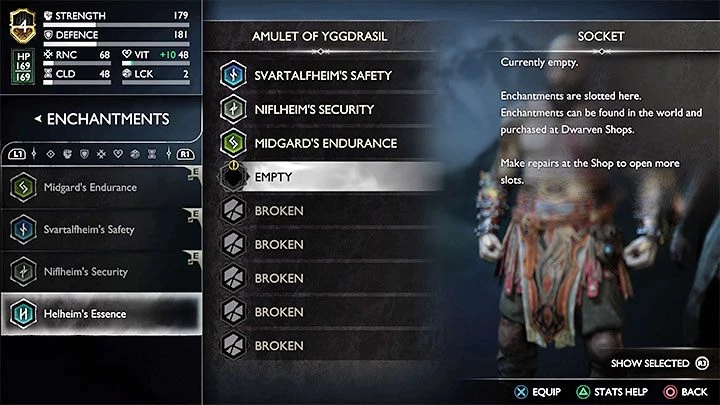Go back via the Enchantments header
This screenshot has height=405, width=720.
[100, 119]
